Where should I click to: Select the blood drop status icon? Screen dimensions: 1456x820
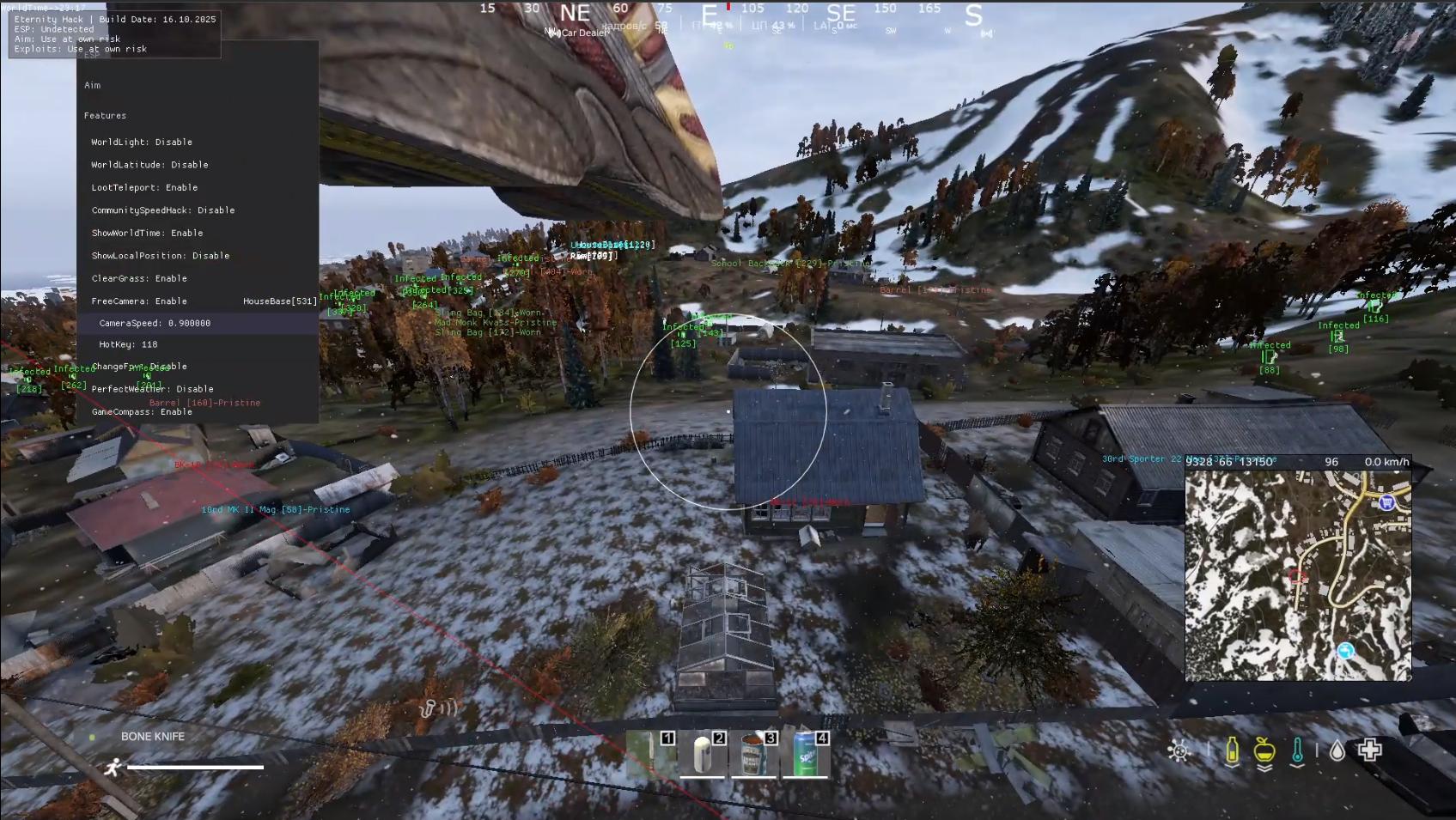[1337, 750]
